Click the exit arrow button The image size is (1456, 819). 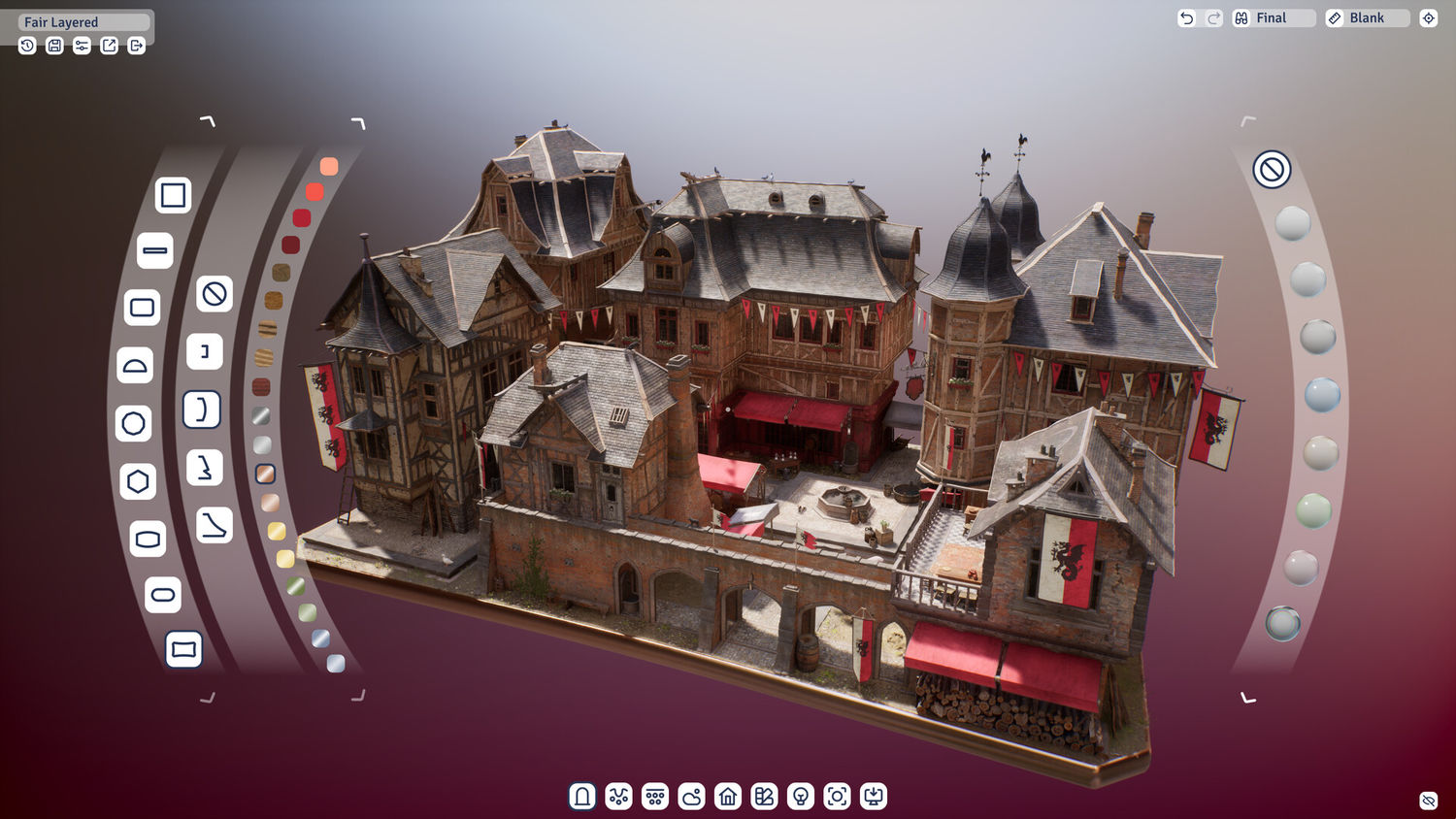pos(136,46)
